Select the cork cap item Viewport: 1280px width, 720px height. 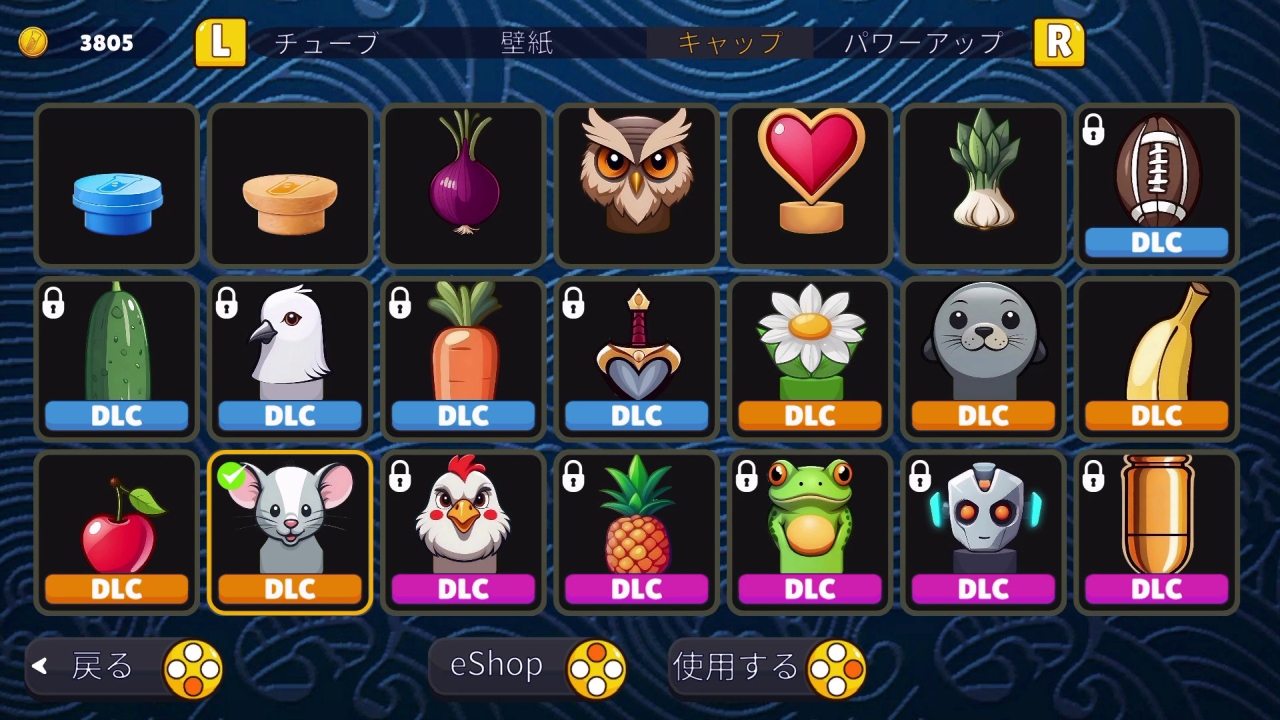tap(289, 186)
